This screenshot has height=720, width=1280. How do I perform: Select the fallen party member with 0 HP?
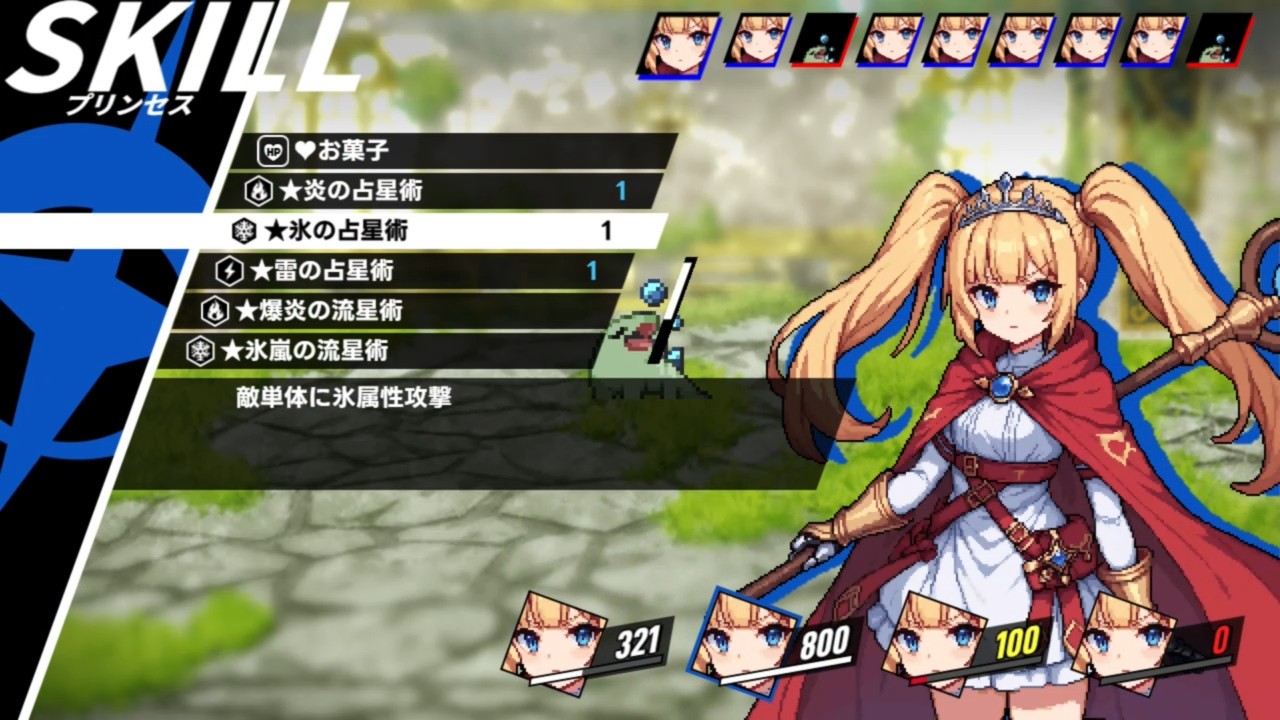[1160, 642]
